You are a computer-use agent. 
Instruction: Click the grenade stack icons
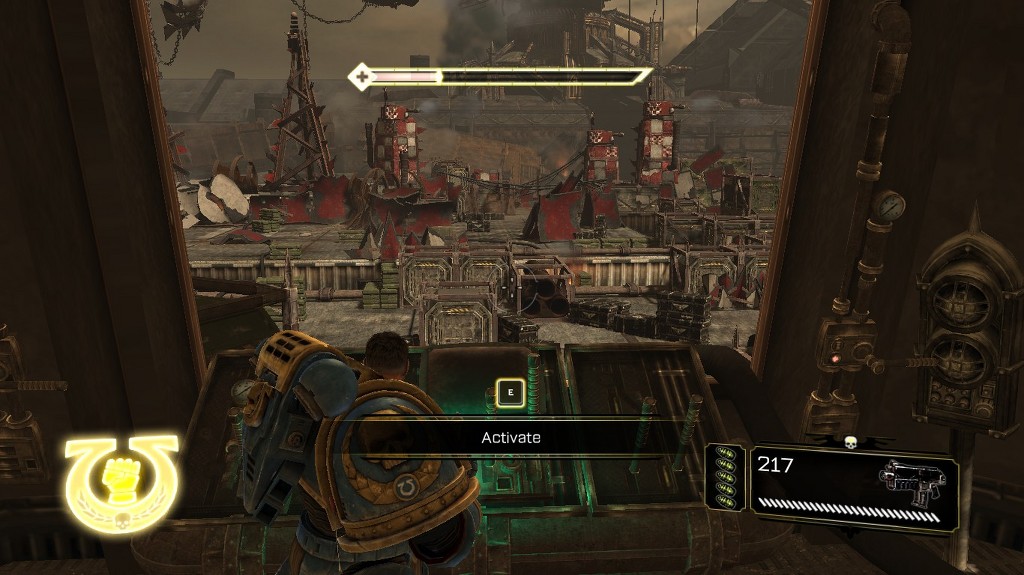[x=726, y=484]
